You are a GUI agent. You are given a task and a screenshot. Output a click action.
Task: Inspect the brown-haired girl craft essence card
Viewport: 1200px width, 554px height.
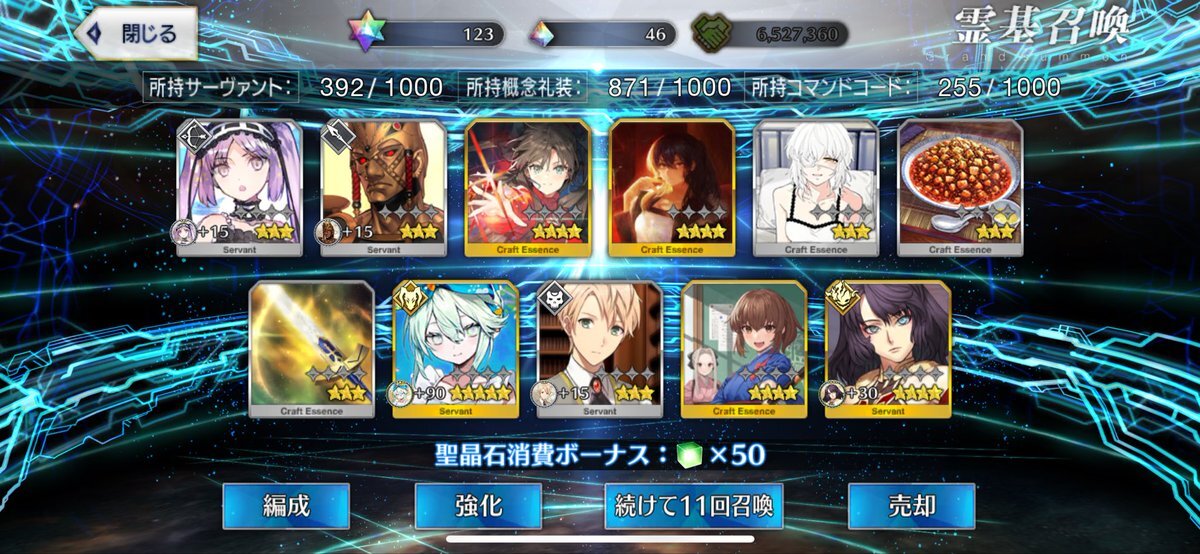coord(744,349)
